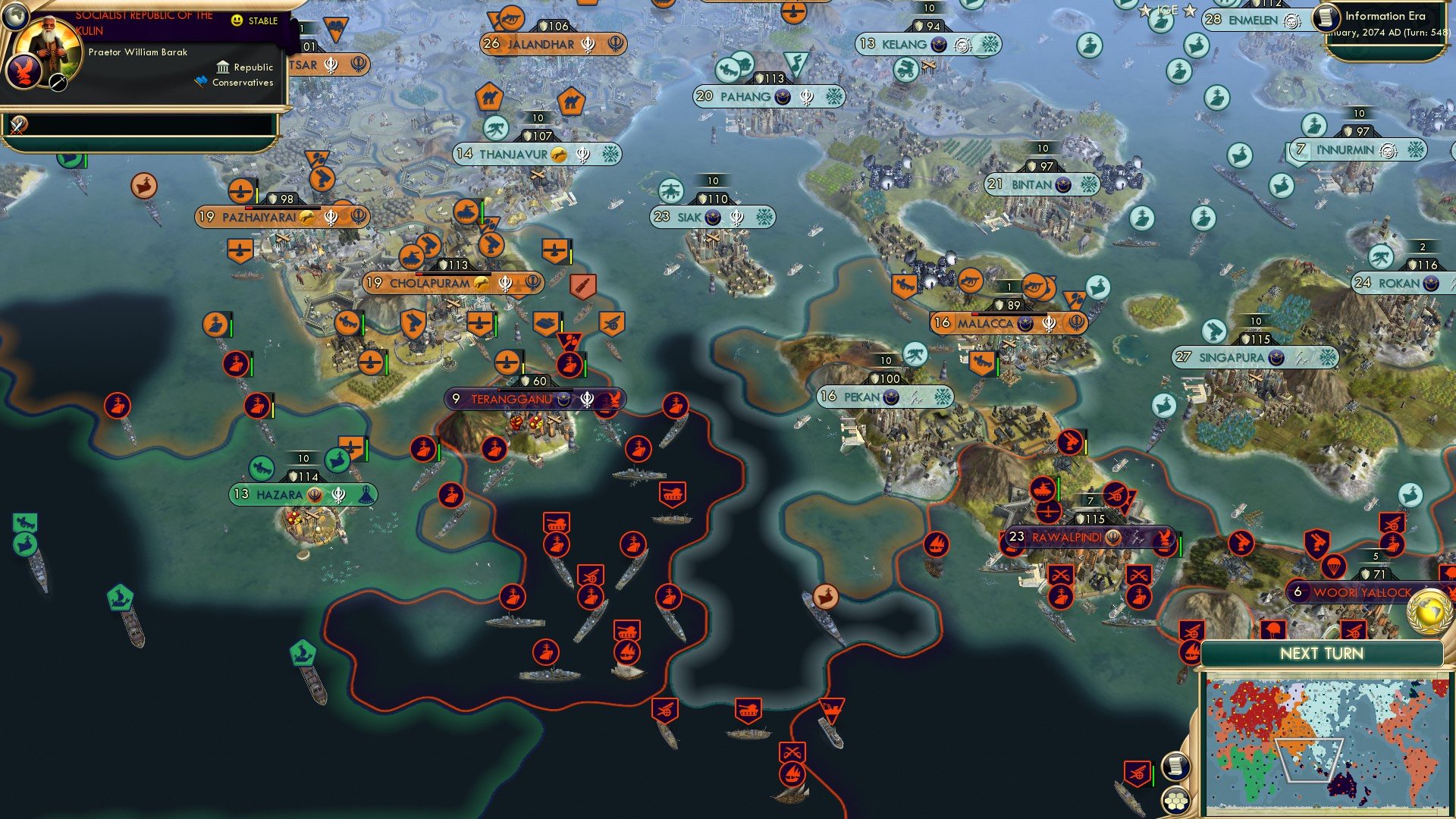
Task: Click the fighter jet unit flag above Teranganu
Action: tap(507, 362)
